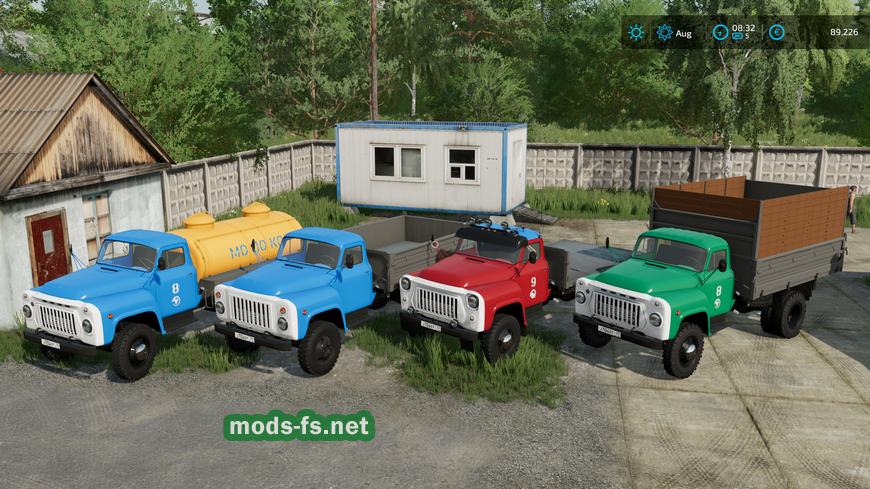Select the season icon beside Aug

[x=664, y=32]
